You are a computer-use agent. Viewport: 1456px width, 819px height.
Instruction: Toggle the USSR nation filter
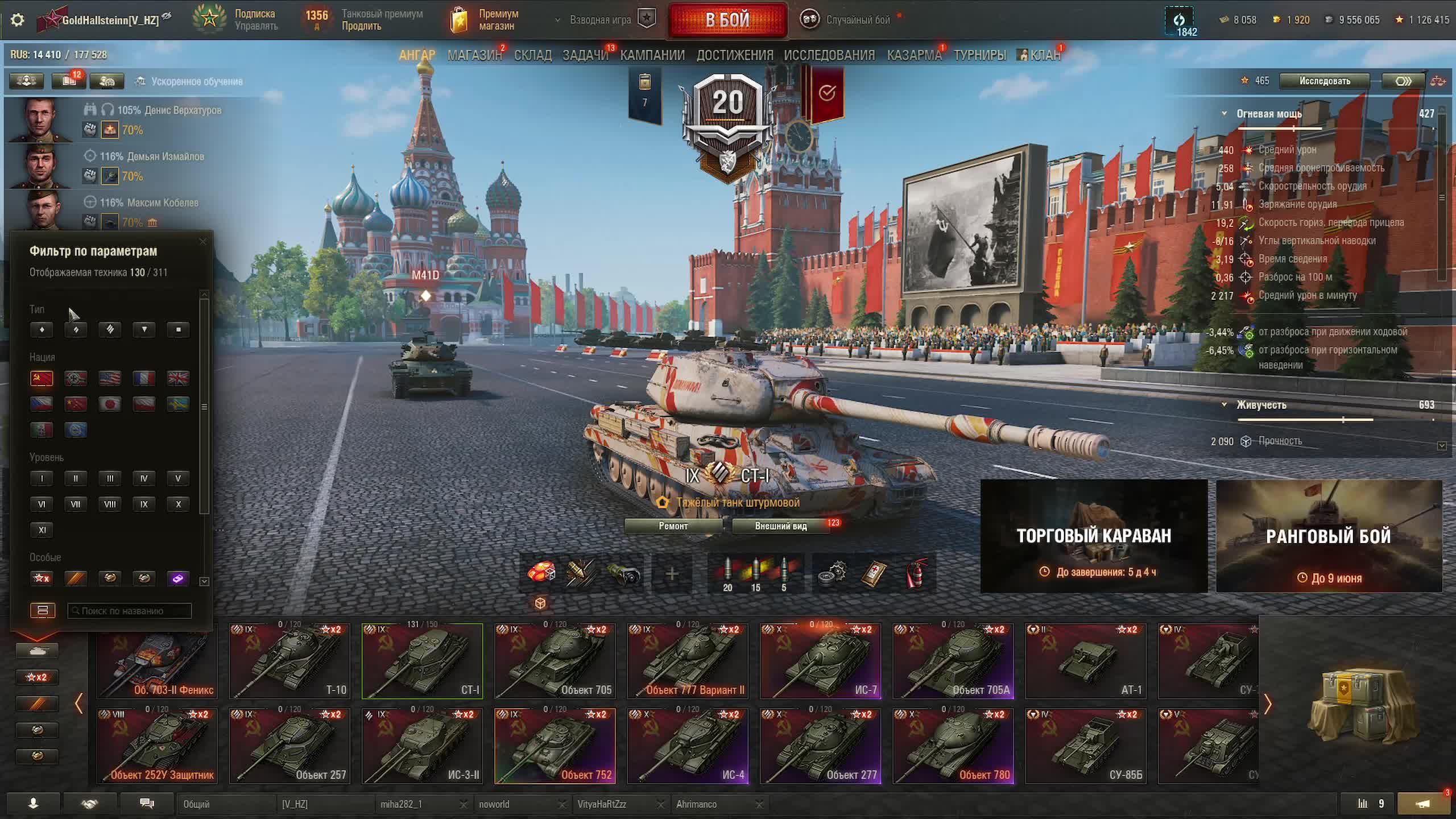pyautogui.click(x=42, y=378)
